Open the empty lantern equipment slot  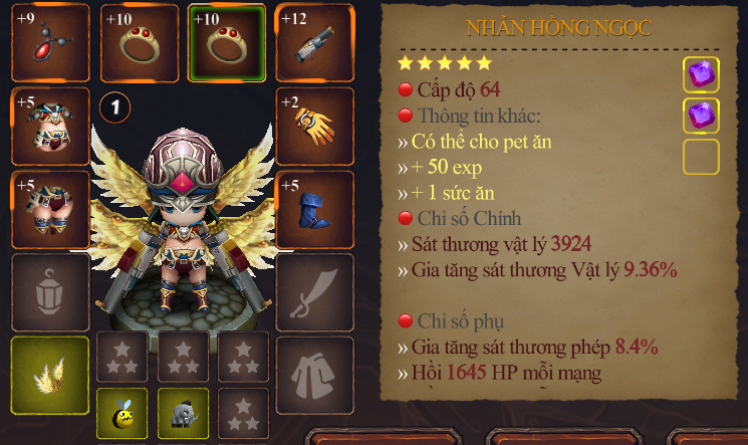[x=51, y=292]
